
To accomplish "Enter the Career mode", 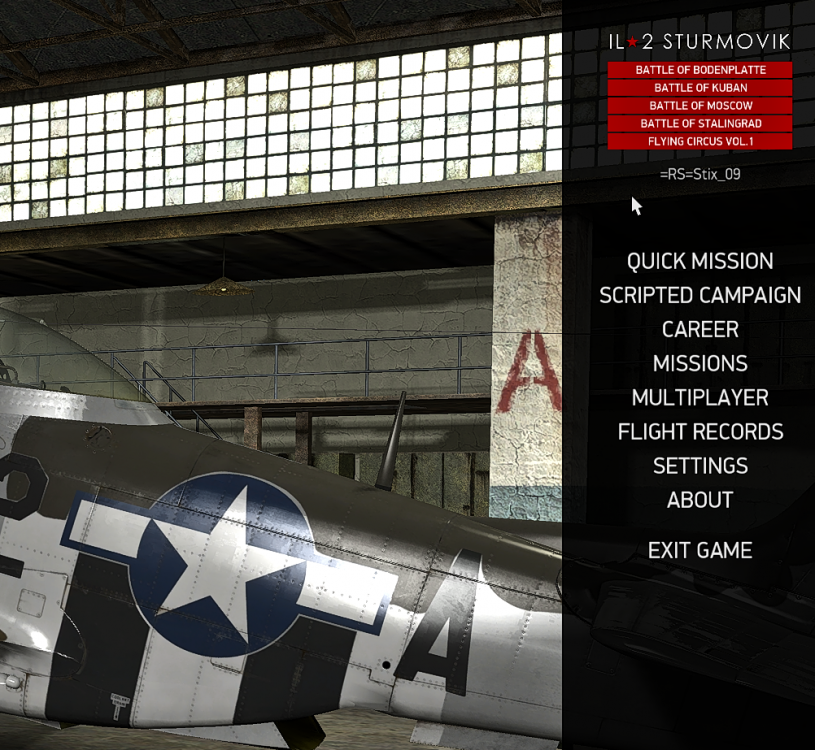I will pyautogui.click(x=700, y=330).
